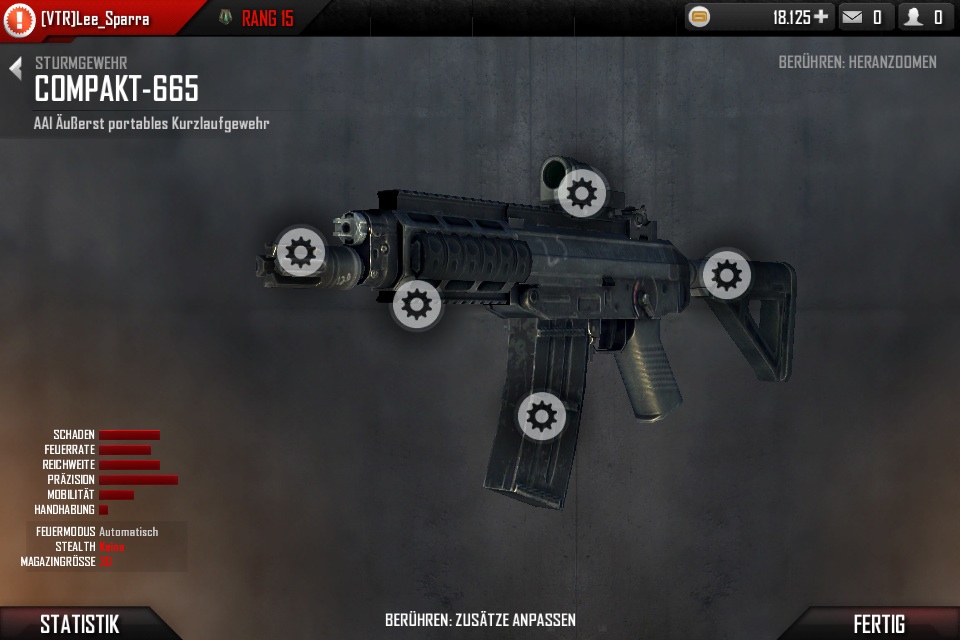The width and height of the screenshot is (960, 640).
Task: Add credits with the plus button
Action: 821,17
